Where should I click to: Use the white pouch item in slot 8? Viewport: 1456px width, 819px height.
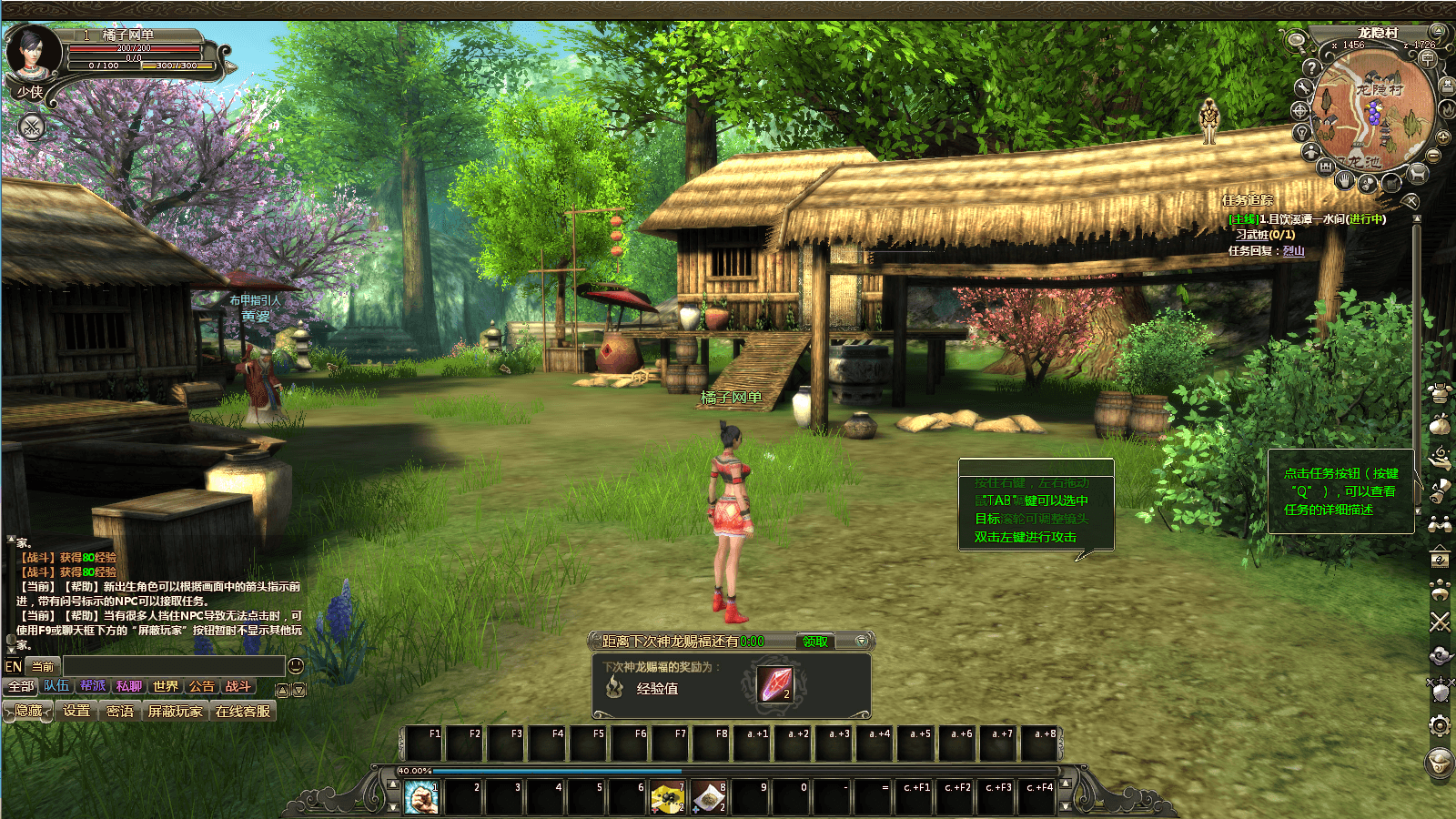[708, 798]
